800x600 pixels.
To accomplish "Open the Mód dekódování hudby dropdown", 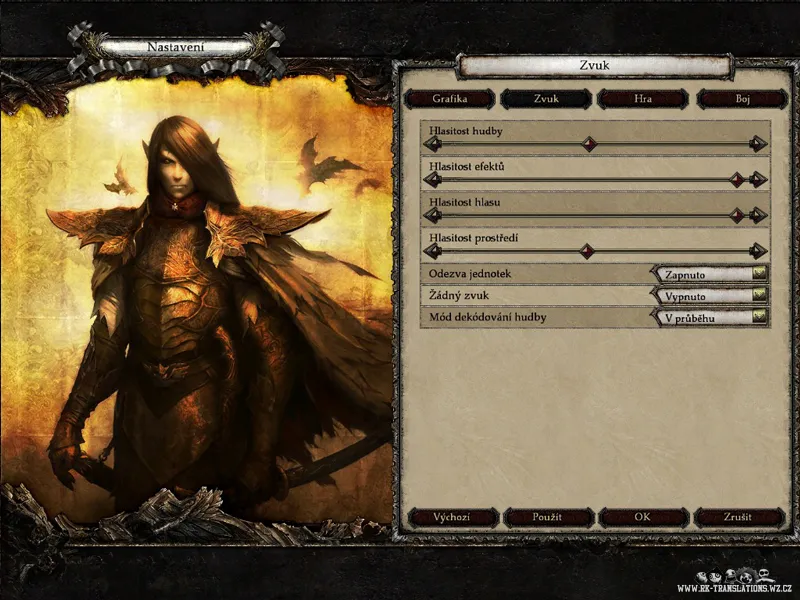I will [709, 318].
